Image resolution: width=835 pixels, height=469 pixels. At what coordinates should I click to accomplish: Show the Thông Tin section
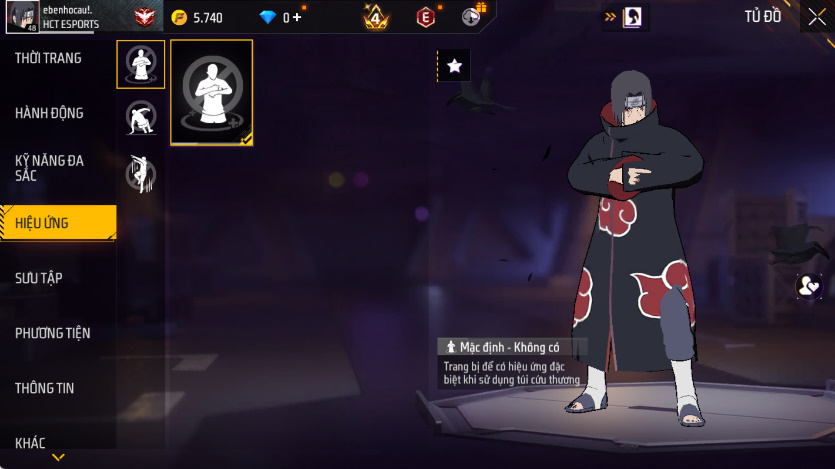point(45,388)
